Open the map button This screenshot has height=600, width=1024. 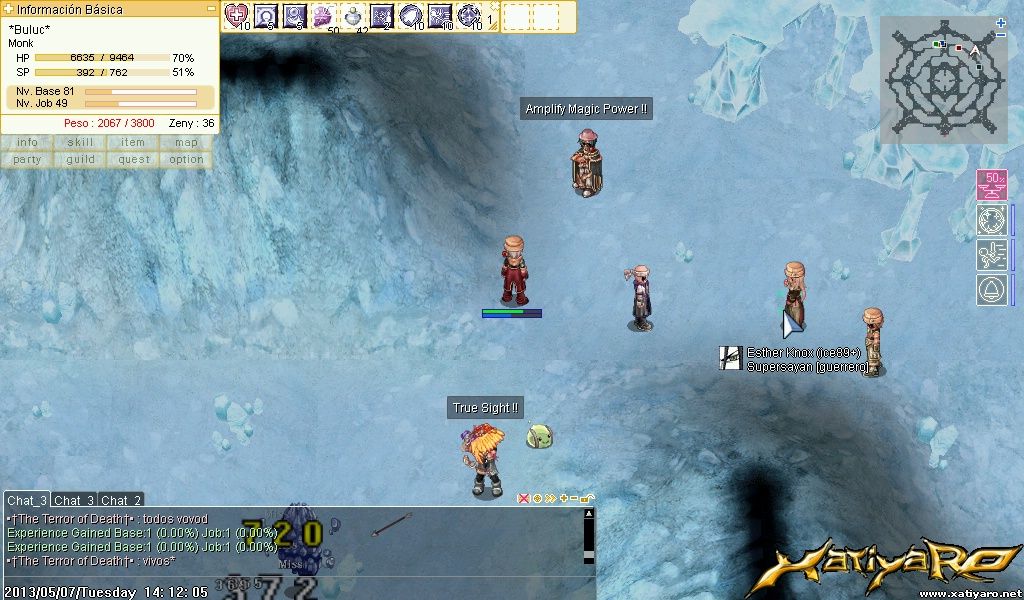coord(186,142)
